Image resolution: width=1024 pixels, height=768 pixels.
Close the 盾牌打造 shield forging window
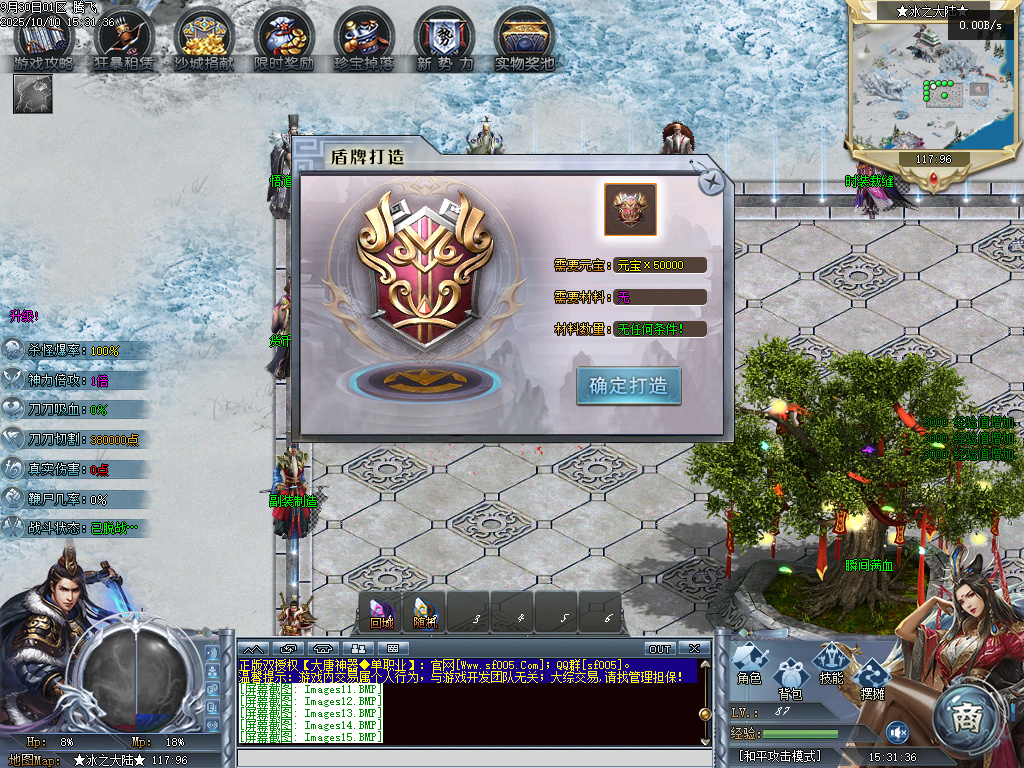click(711, 181)
